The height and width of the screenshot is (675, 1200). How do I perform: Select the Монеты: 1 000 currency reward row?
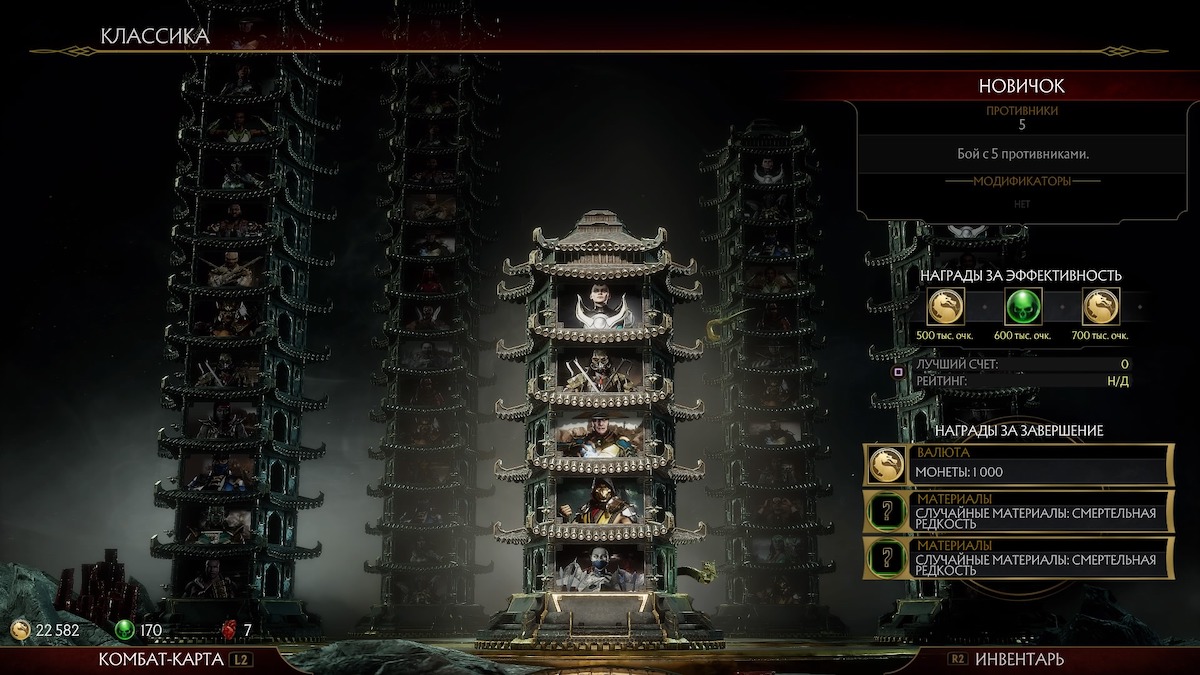click(1018, 465)
